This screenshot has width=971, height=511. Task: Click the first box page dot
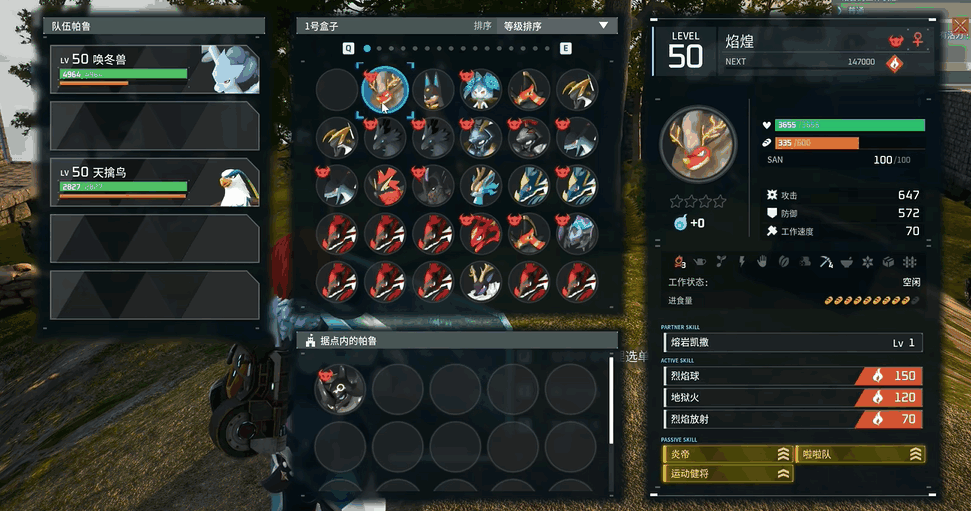click(x=368, y=48)
